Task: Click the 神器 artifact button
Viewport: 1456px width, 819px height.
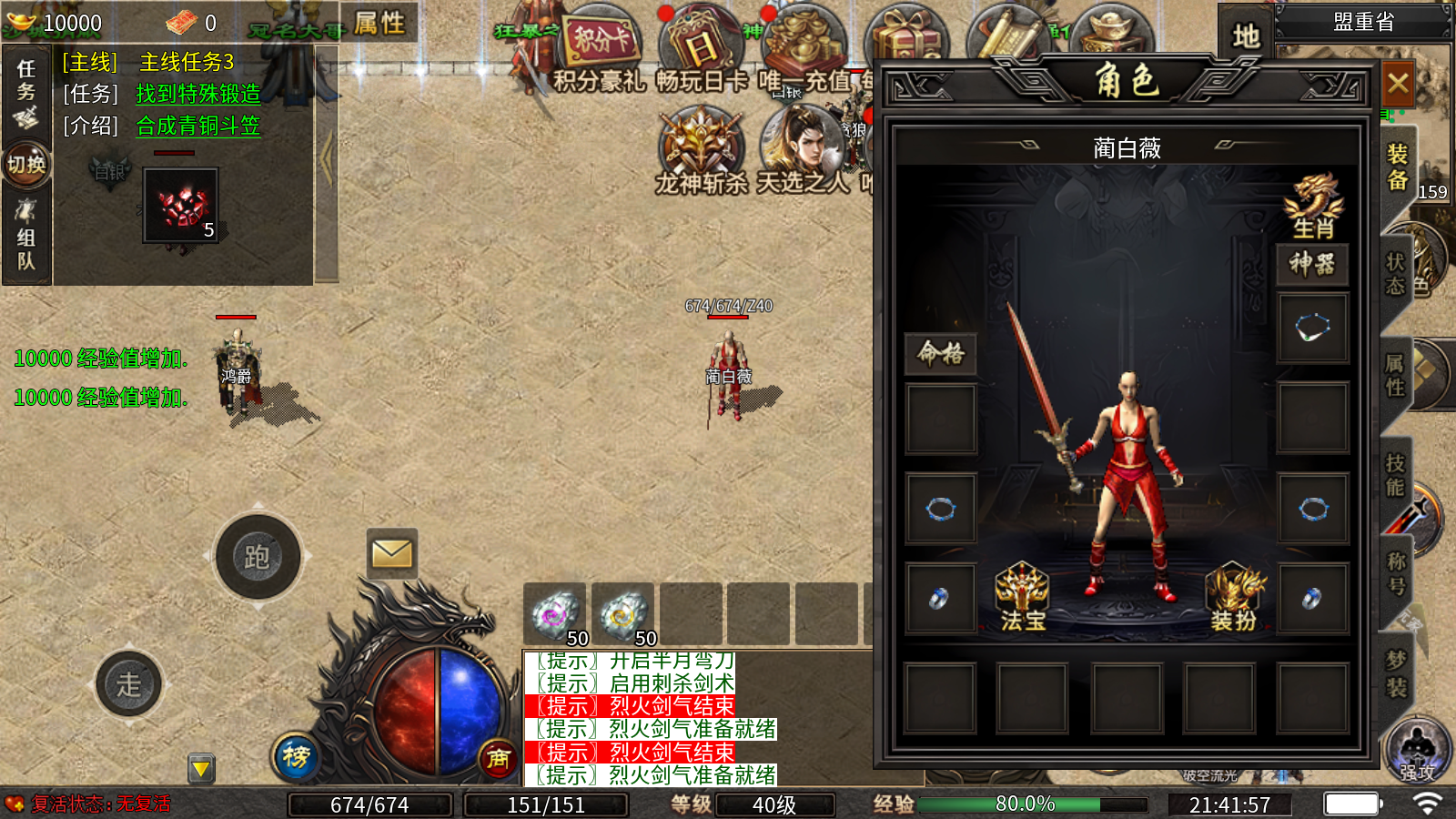Action: (x=1312, y=265)
